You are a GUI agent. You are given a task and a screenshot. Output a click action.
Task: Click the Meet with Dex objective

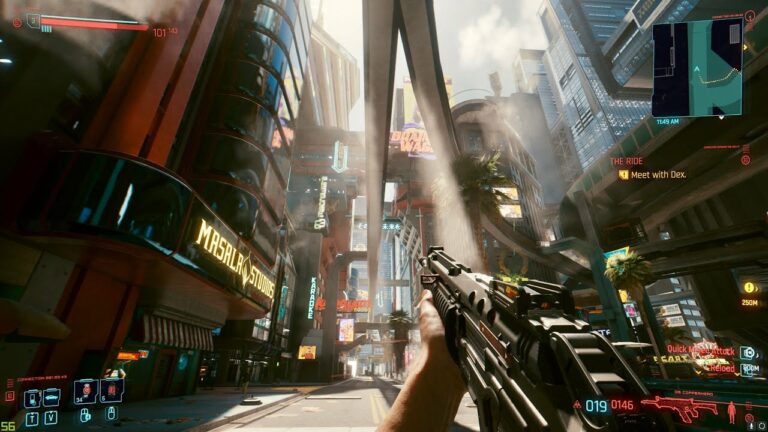655,174
